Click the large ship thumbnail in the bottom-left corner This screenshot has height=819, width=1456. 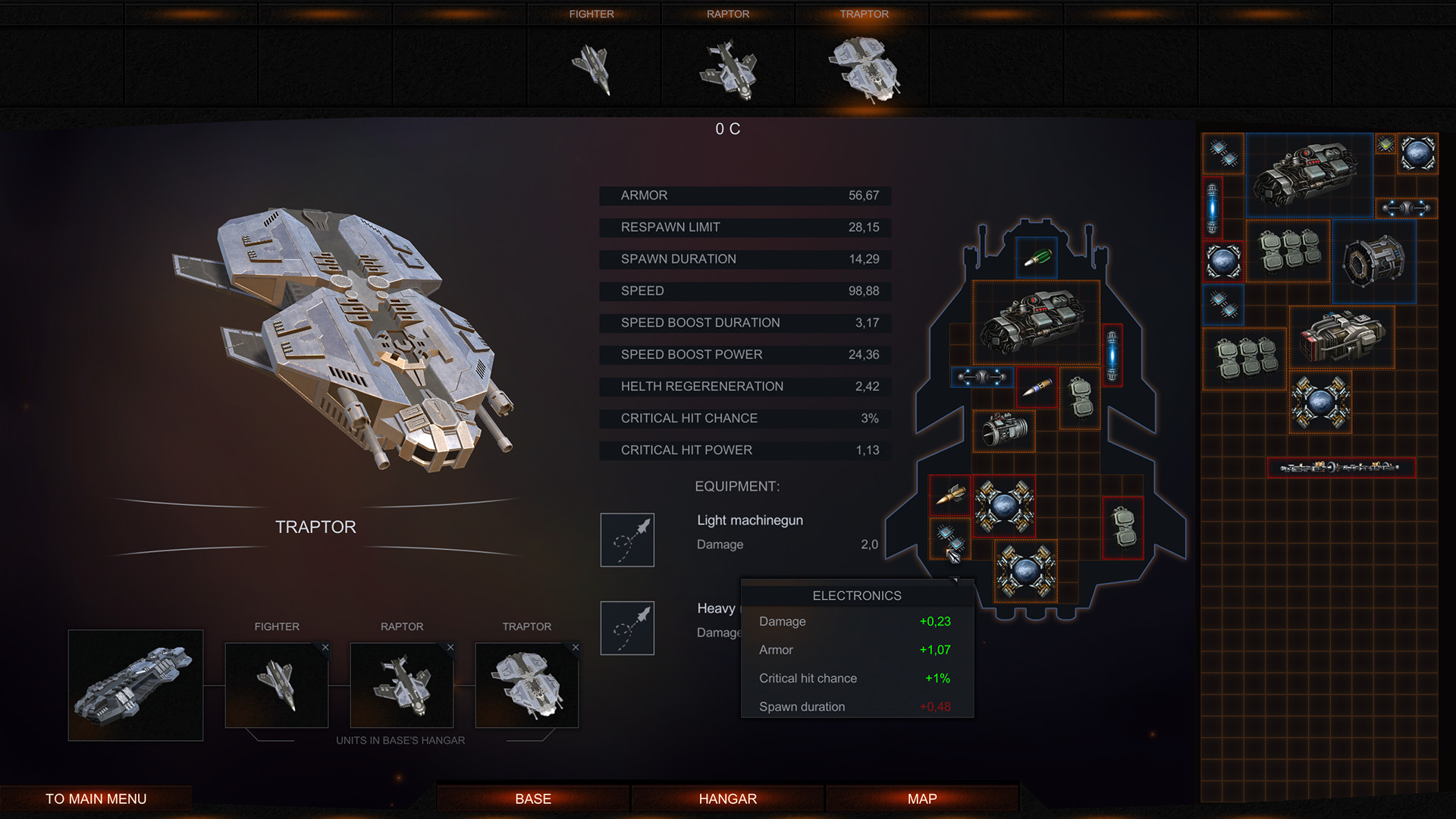(x=136, y=684)
